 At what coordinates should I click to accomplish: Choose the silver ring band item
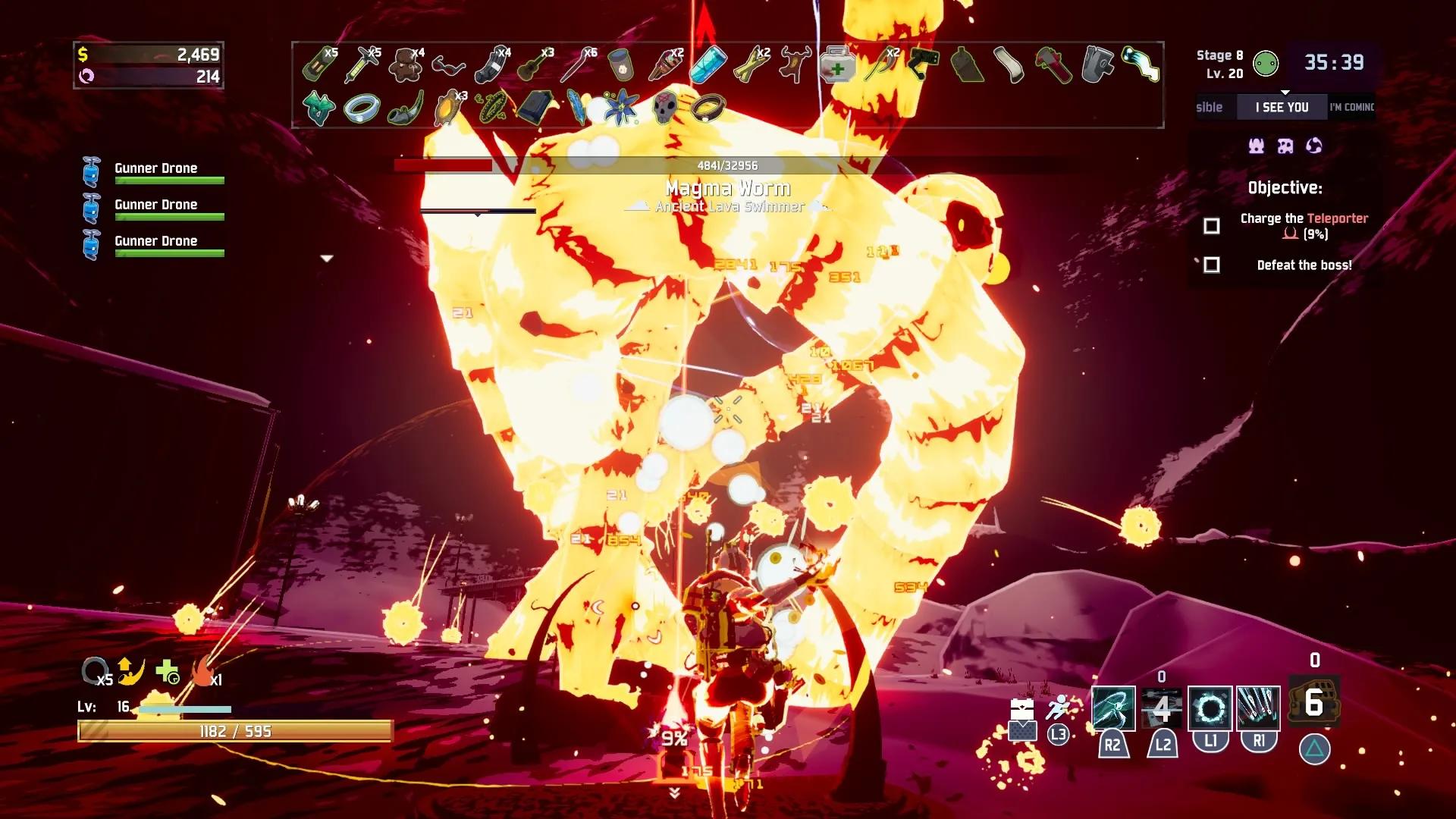click(x=361, y=108)
